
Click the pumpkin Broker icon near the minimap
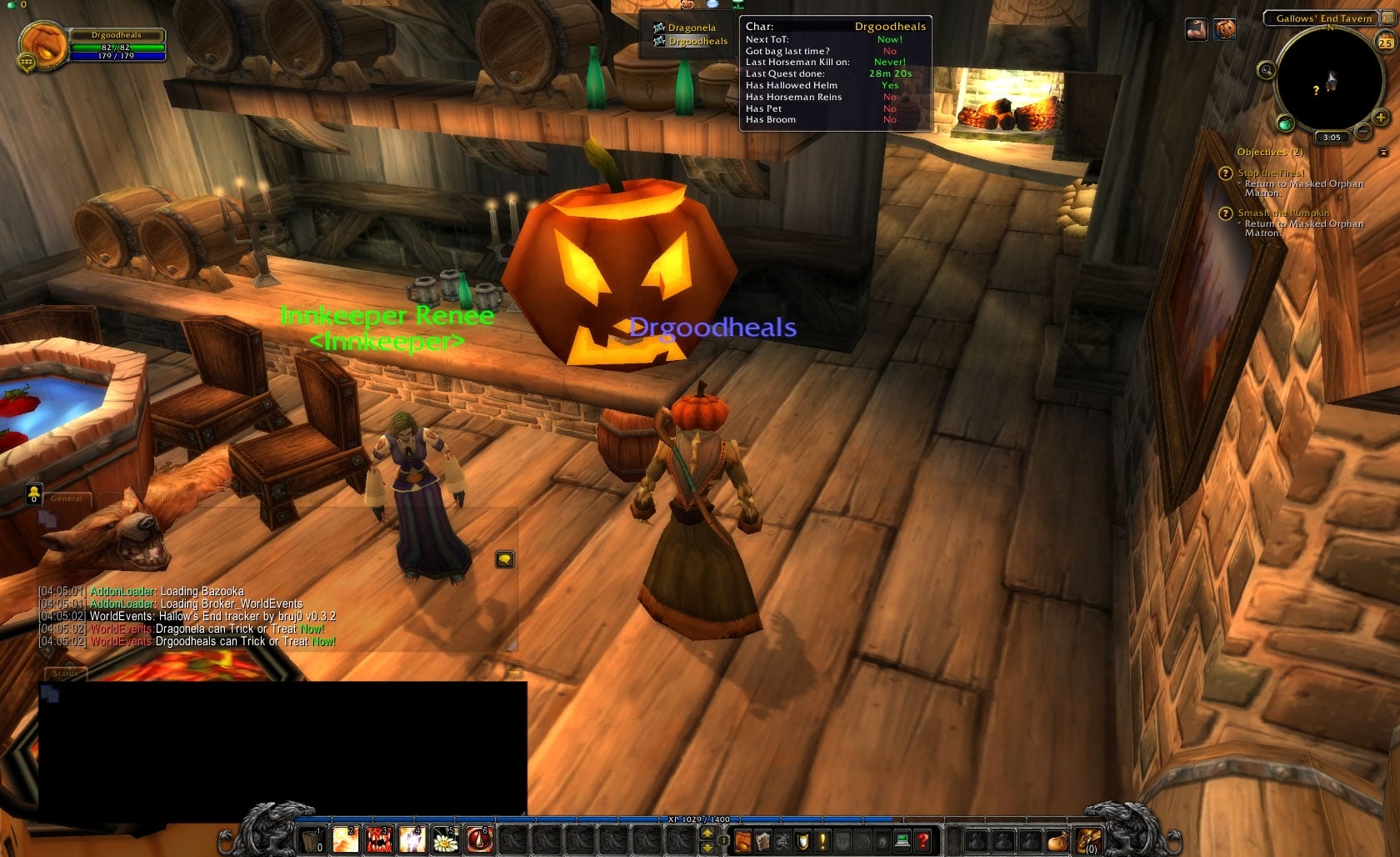coord(1225,30)
